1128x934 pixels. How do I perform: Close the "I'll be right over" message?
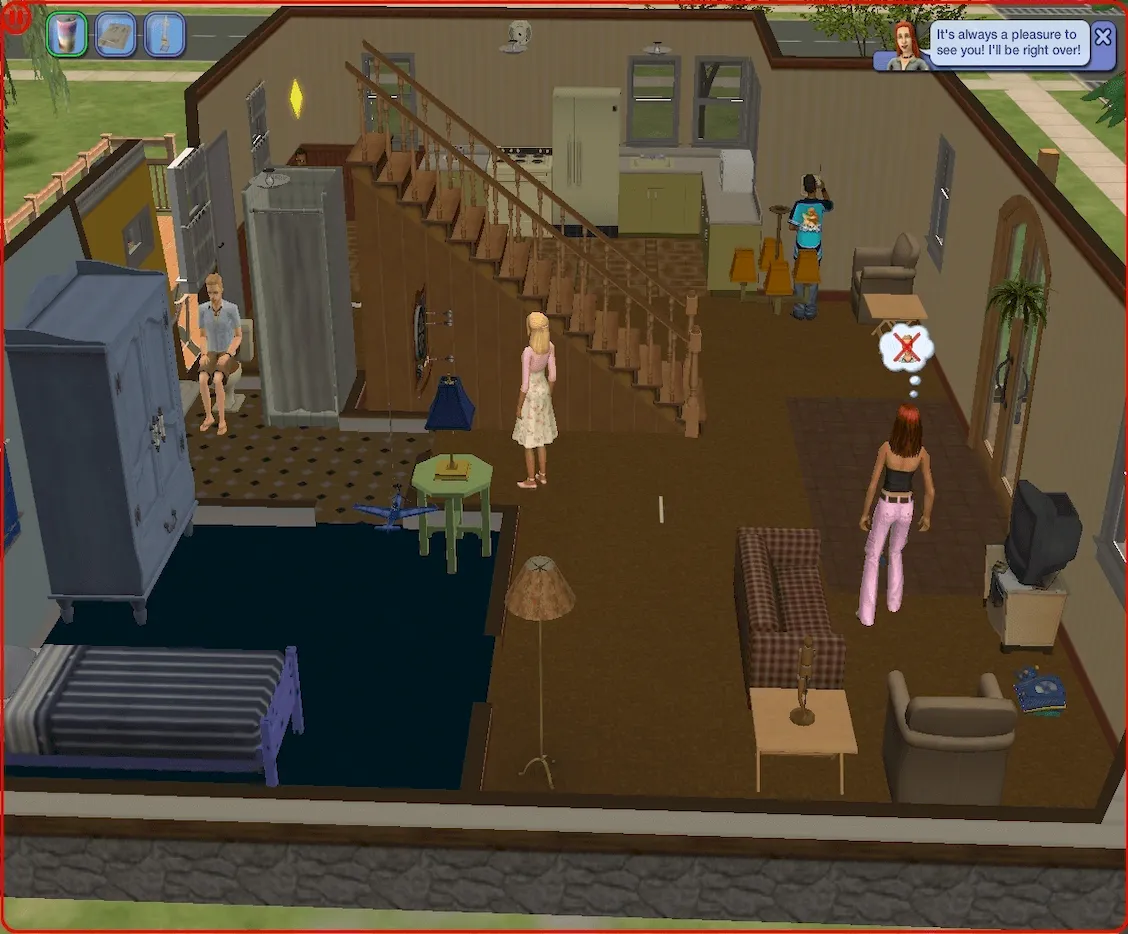[1102, 38]
